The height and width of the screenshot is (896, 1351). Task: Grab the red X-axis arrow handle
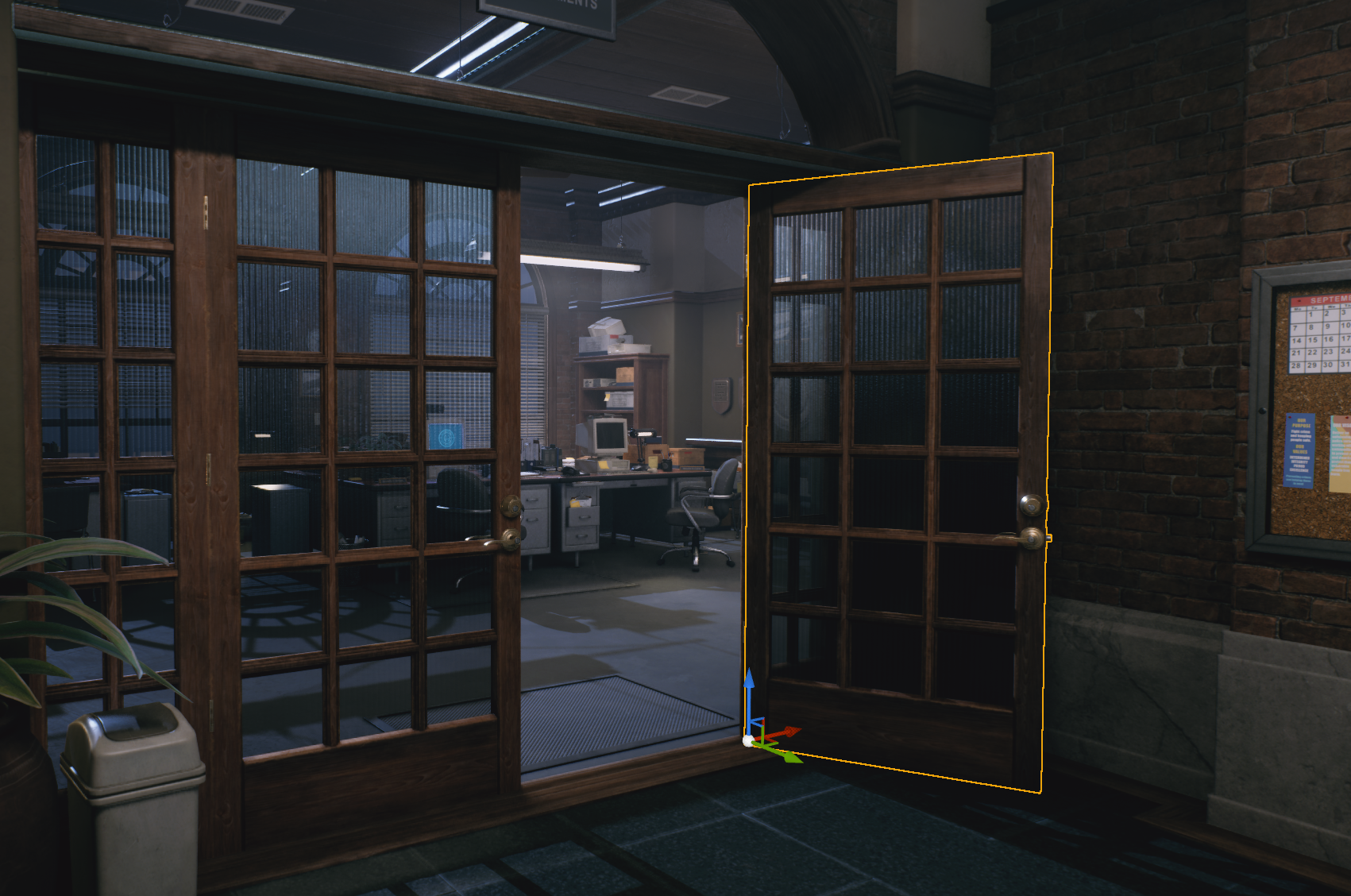(789, 731)
